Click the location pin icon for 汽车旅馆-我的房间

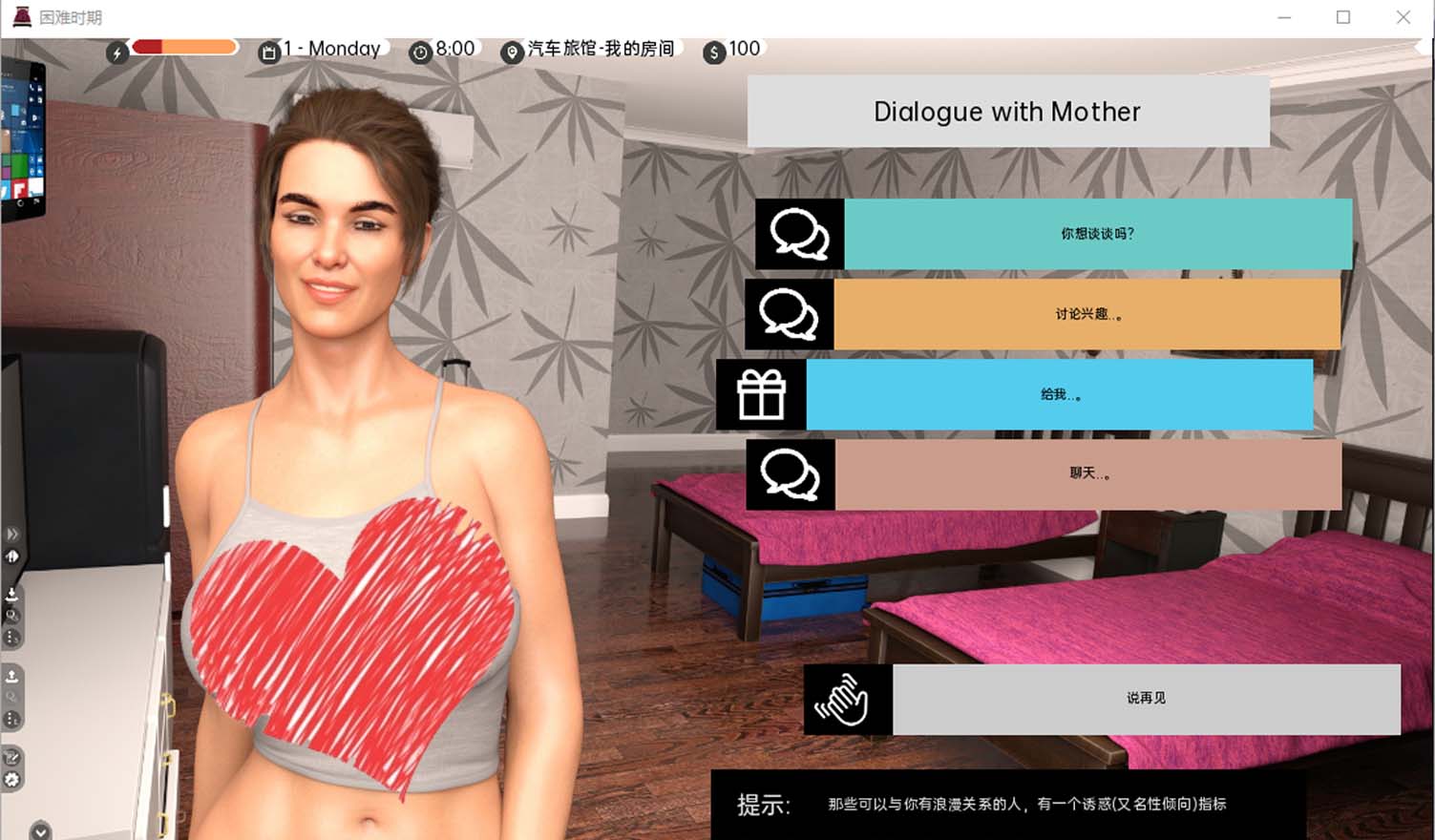point(511,52)
